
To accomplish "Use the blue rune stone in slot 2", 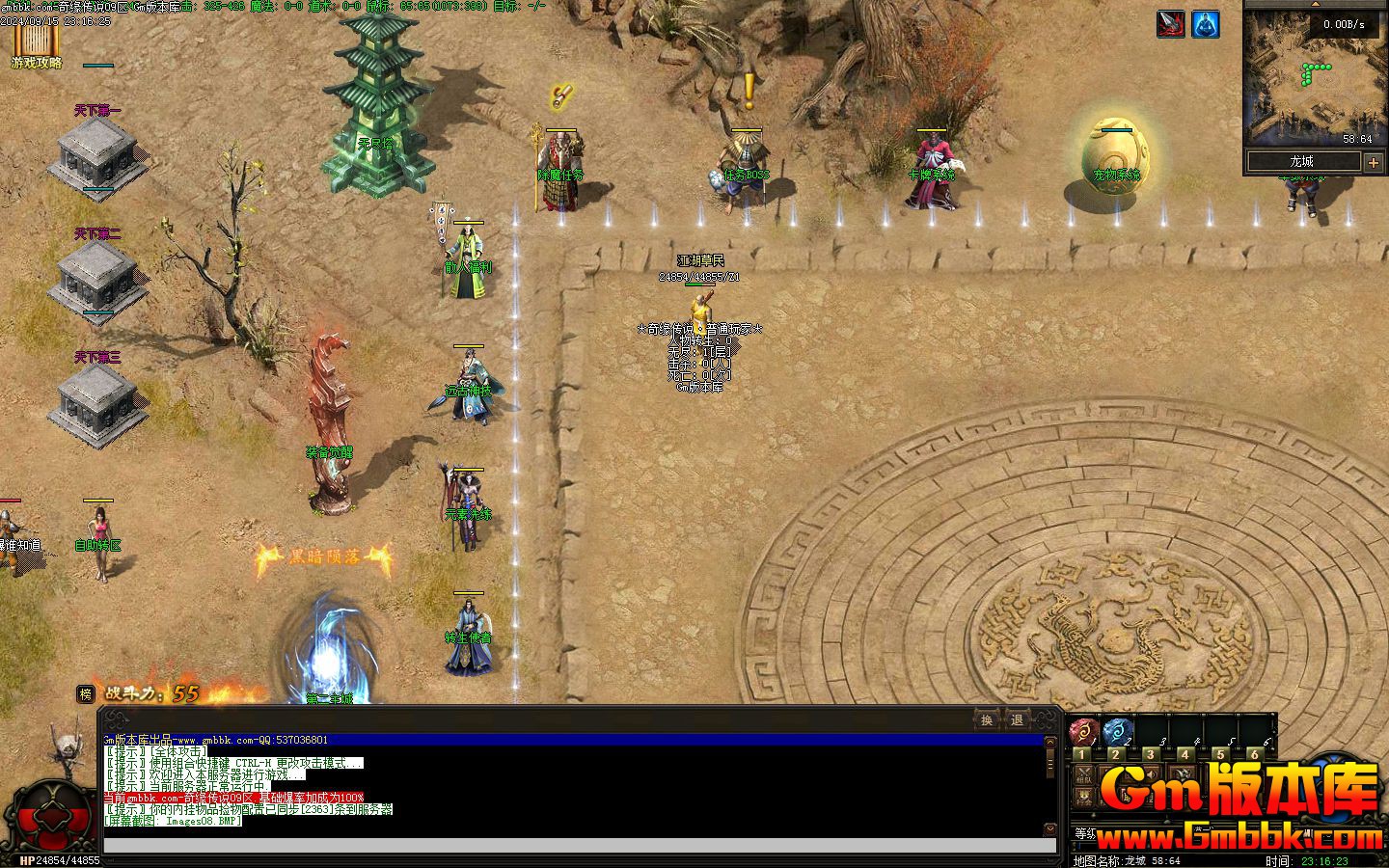I will click(x=1117, y=731).
